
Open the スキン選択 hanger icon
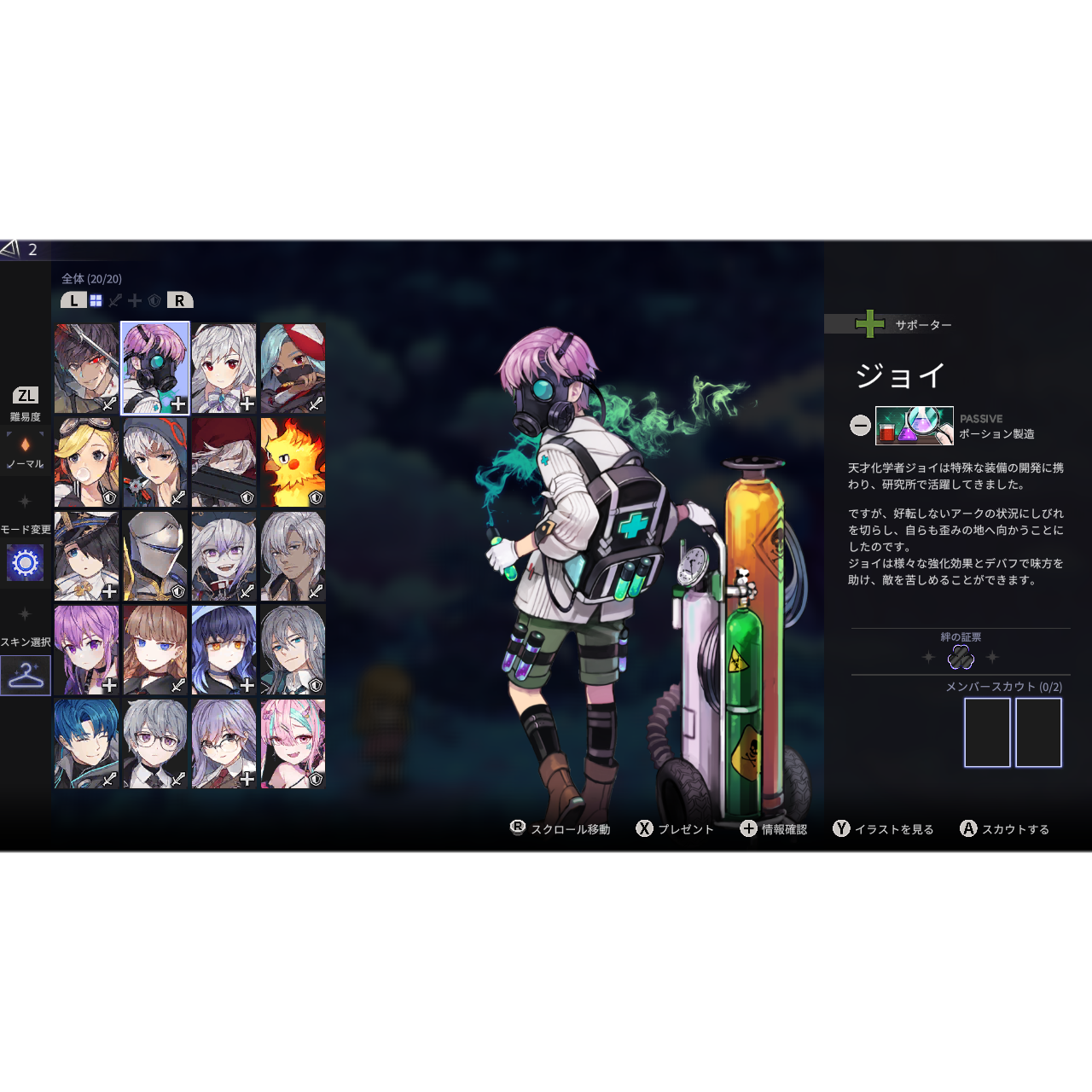pos(24,677)
